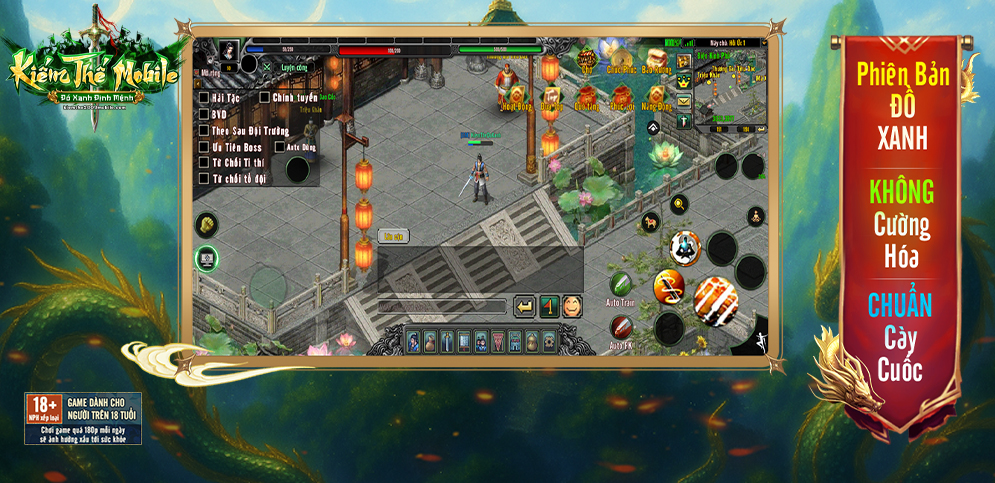Open the emoji smiley face button
995x483 pixels.
pyautogui.click(x=573, y=306)
